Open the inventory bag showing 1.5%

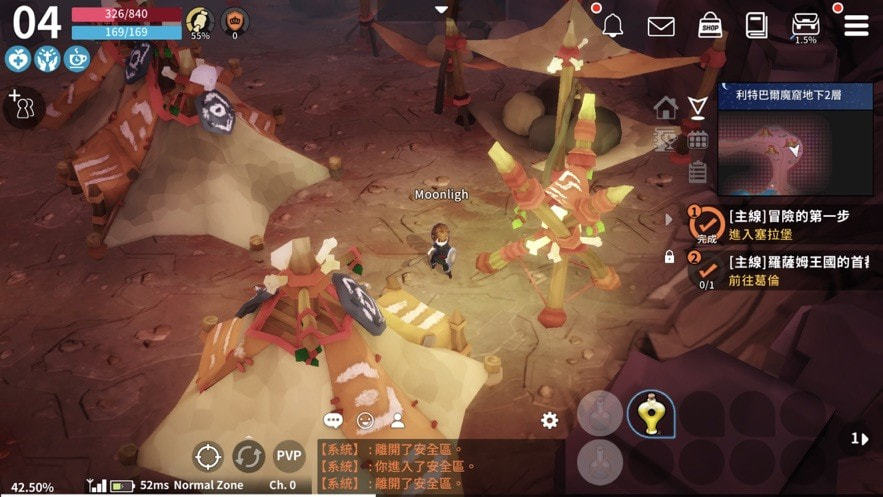(x=806, y=24)
